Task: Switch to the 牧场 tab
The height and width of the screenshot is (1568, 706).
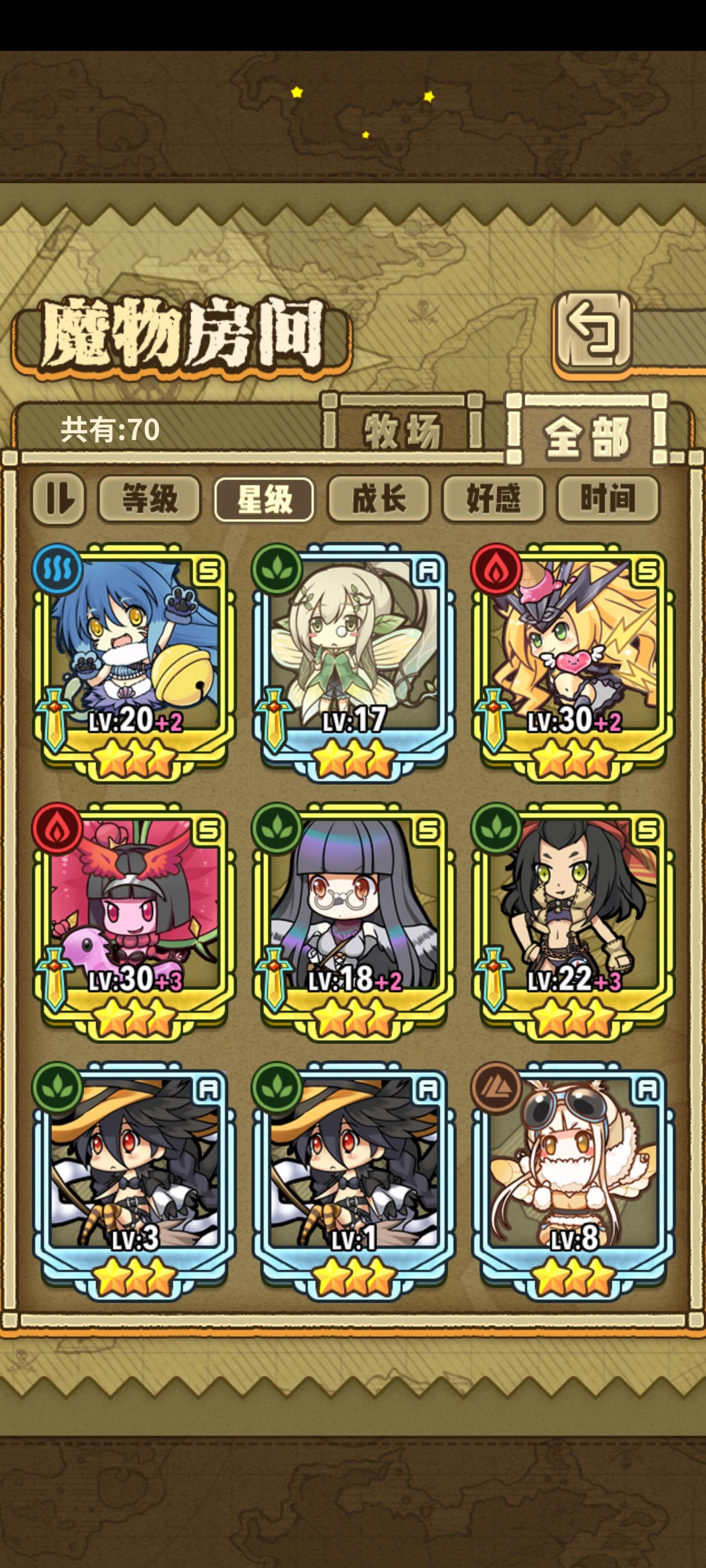Action: 403,430
